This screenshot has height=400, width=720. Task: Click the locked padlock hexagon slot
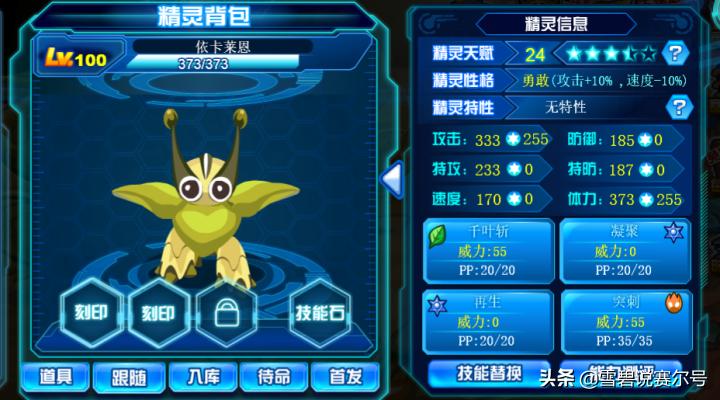pos(227,313)
